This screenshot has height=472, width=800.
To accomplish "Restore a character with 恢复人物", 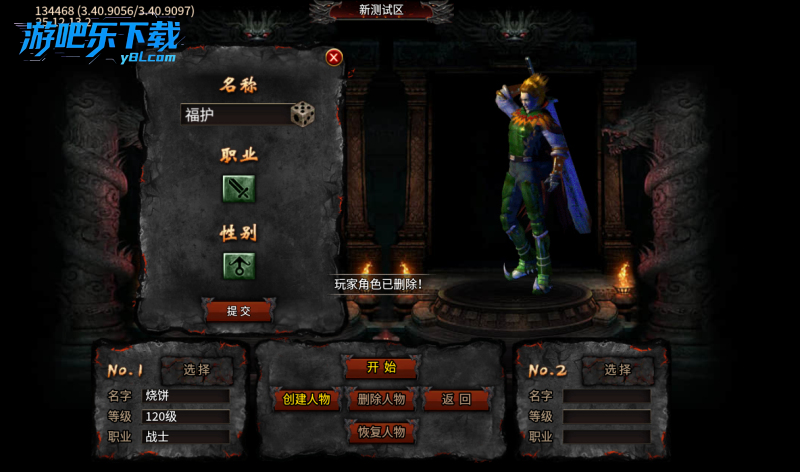I will point(381,432).
